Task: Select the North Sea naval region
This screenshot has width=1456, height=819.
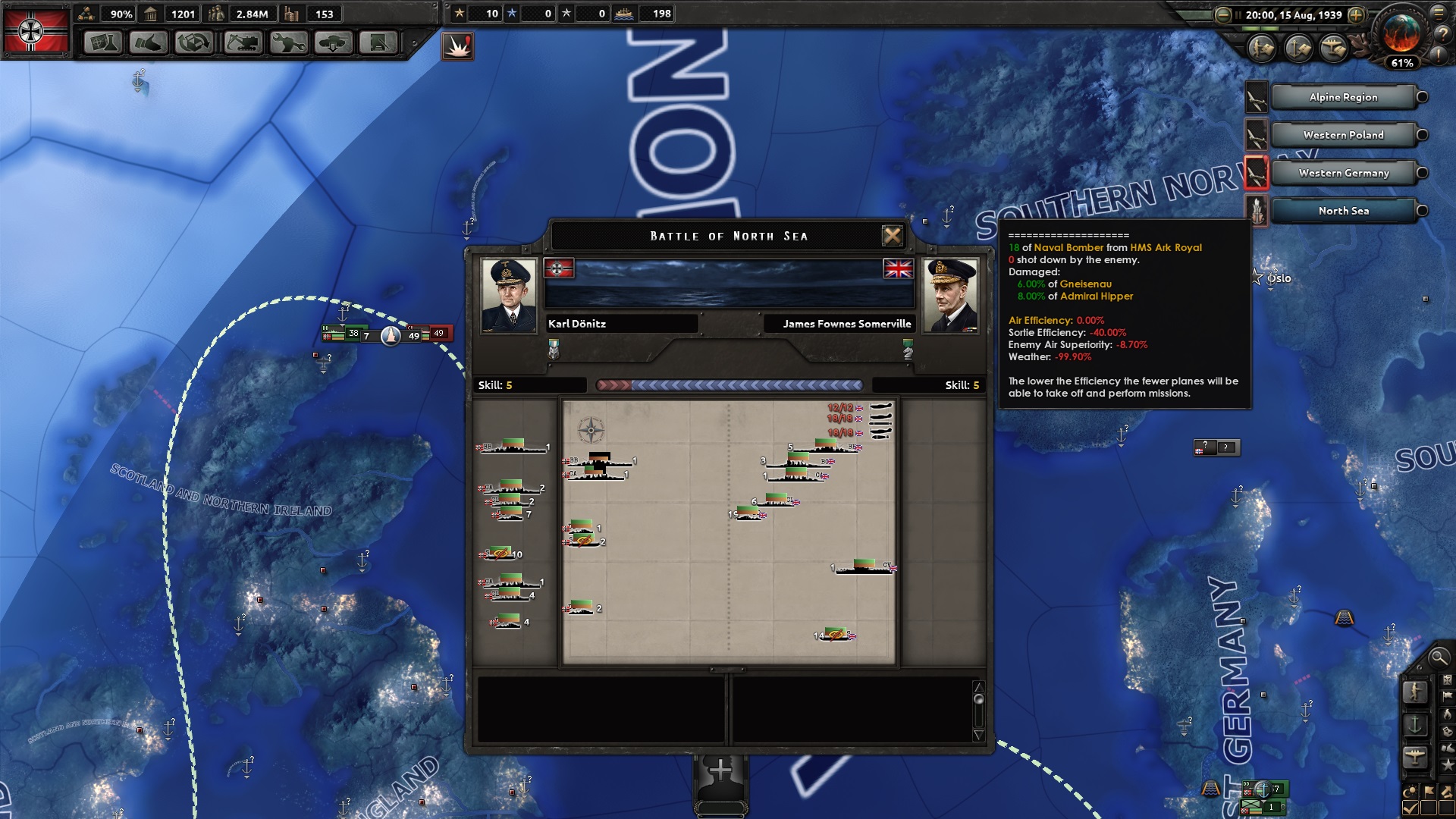Action: pyautogui.click(x=1343, y=211)
